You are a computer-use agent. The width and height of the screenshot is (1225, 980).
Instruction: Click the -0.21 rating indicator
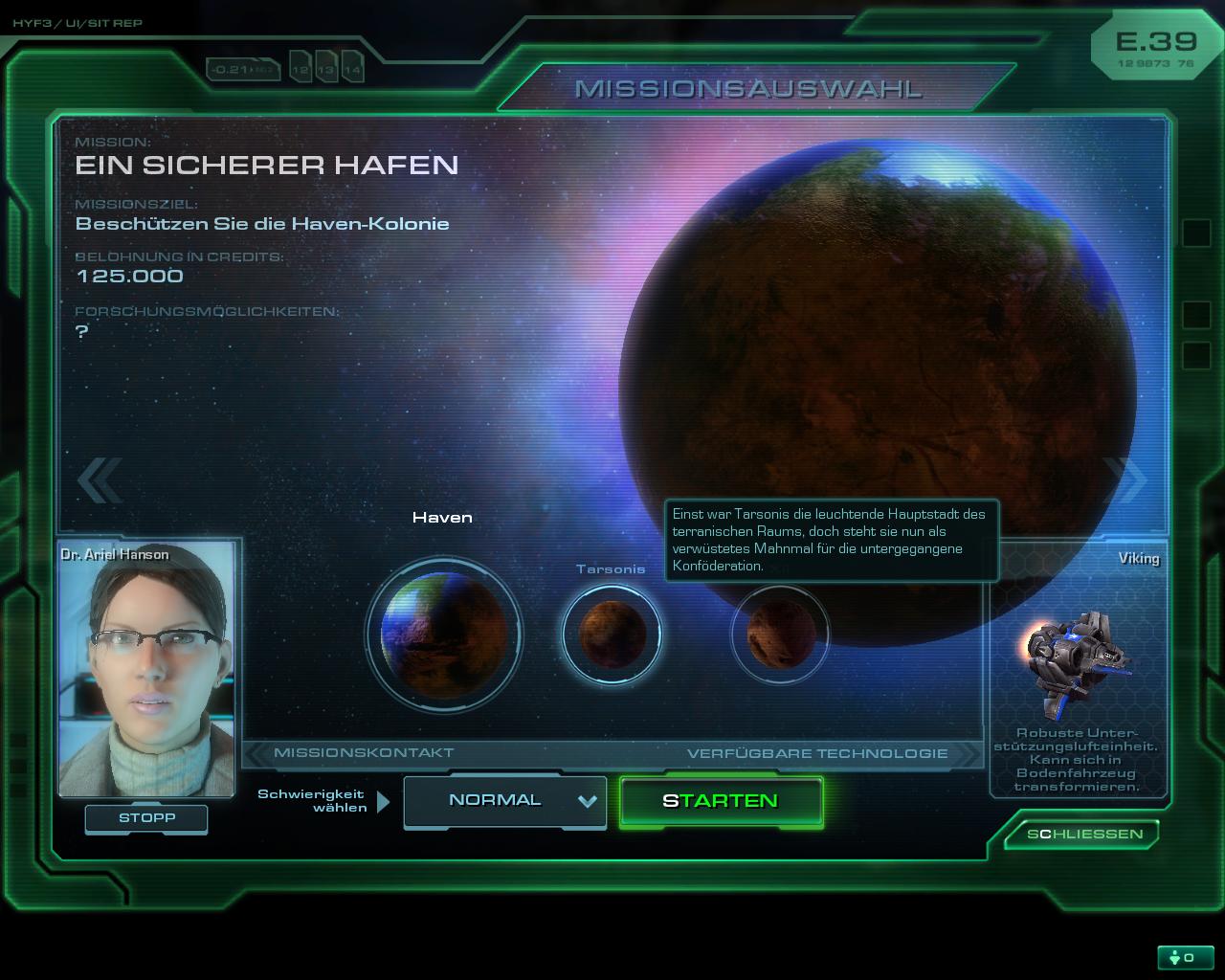244,68
